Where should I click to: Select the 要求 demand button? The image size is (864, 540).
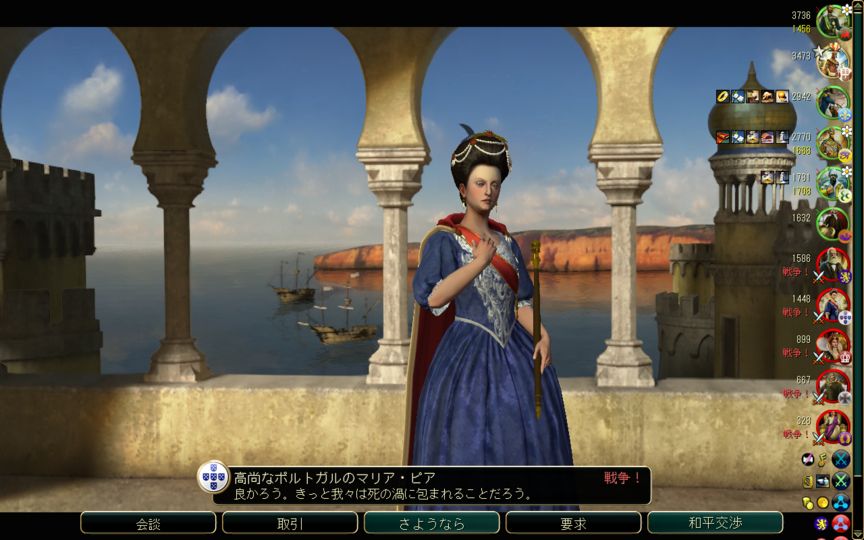[x=573, y=523]
